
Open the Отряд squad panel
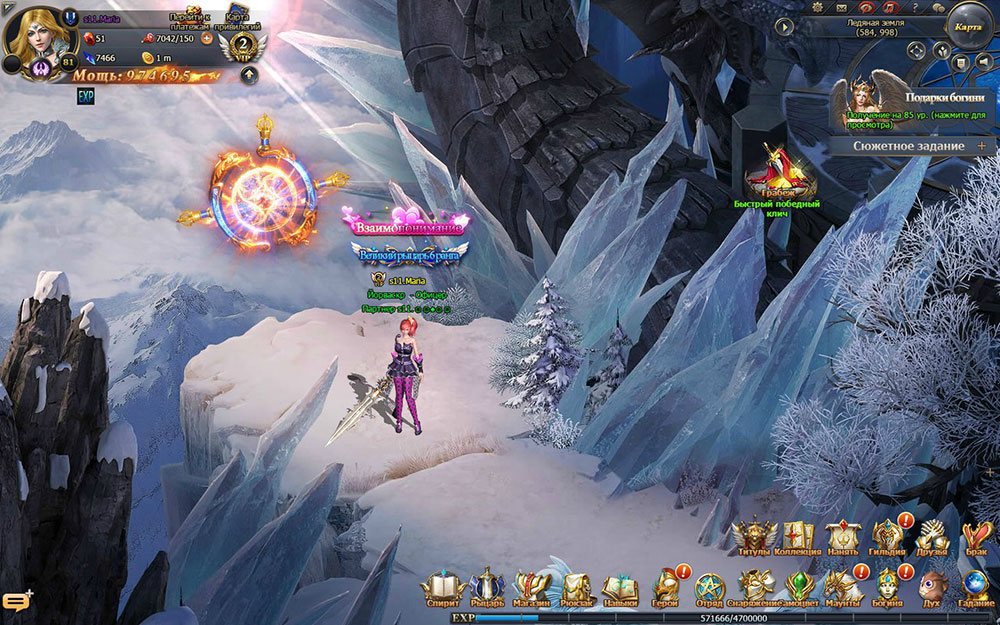click(x=710, y=586)
